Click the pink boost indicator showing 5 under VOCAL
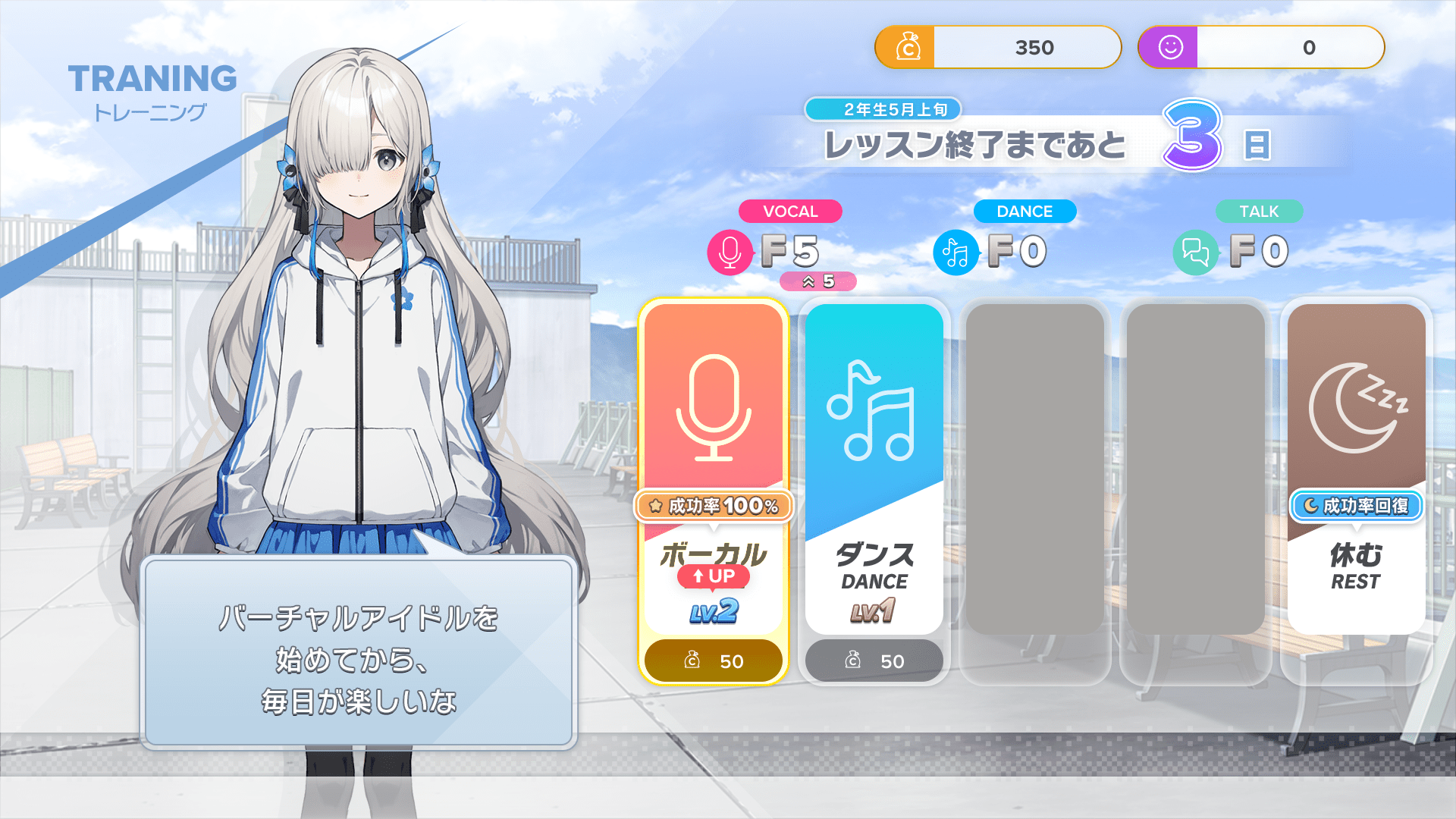The height and width of the screenshot is (819, 1456). tap(817, 281)
